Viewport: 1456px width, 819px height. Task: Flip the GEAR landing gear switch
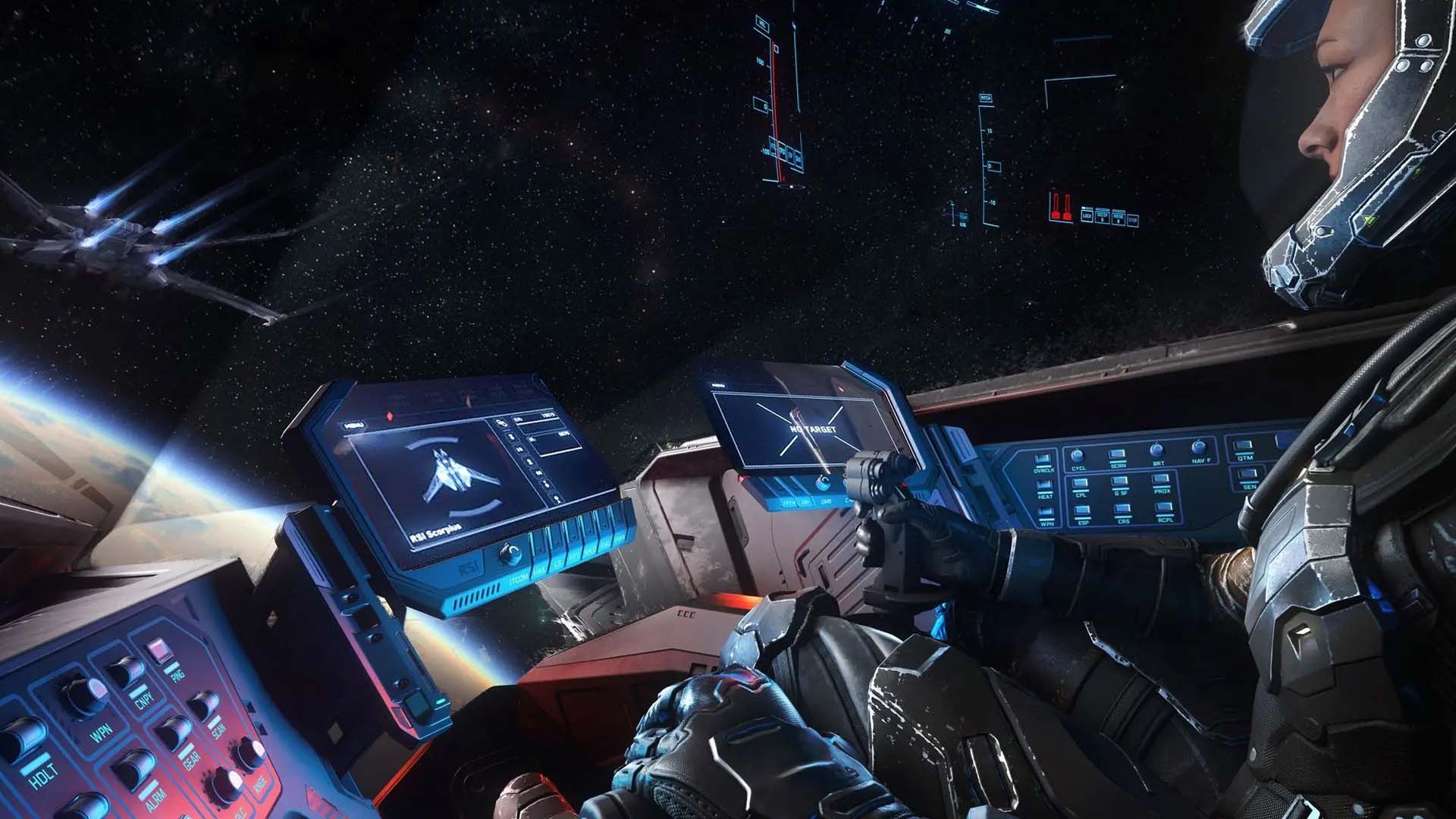coord(173,732)
